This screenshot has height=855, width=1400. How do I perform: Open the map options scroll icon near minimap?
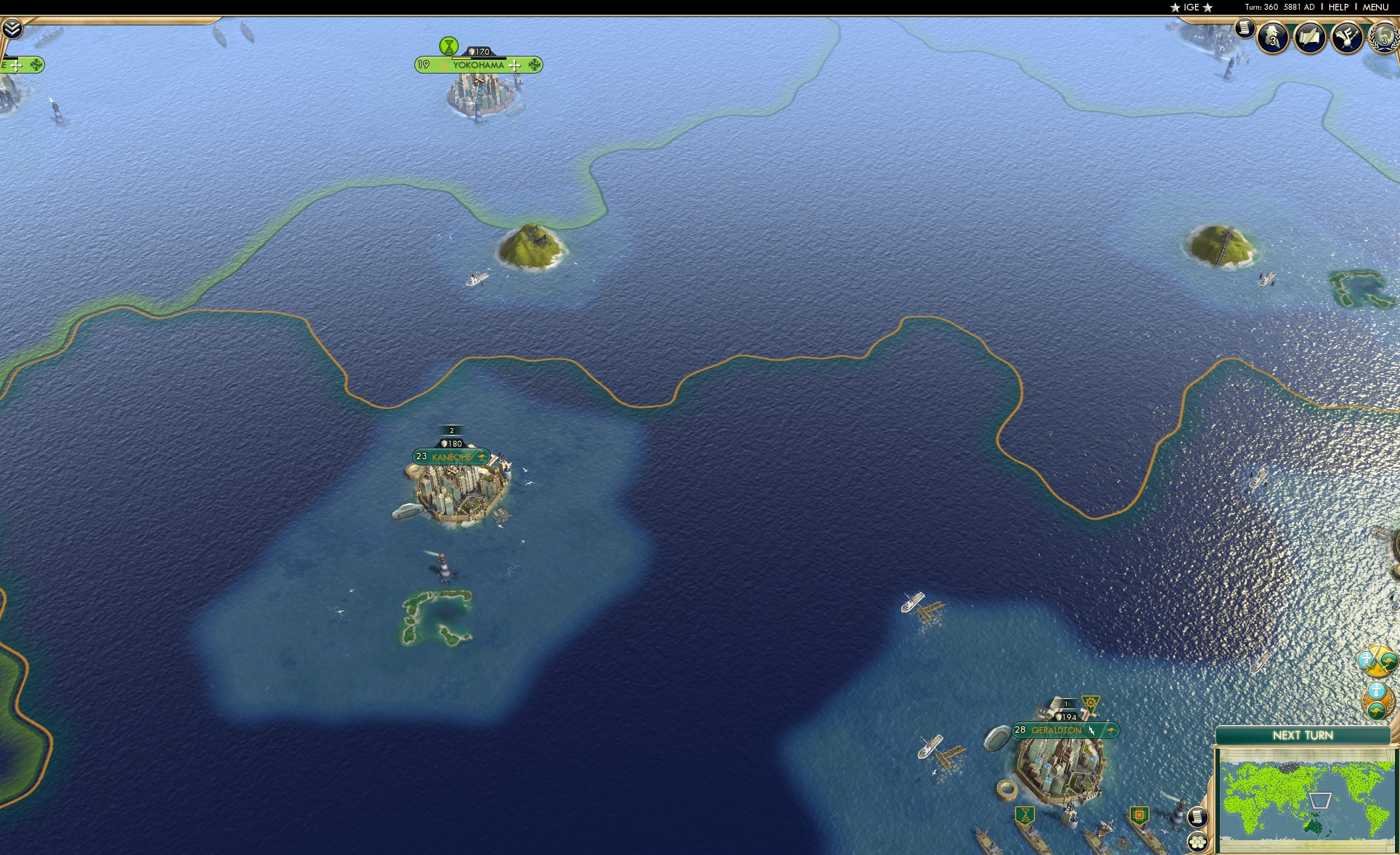tap(1198, 818)
